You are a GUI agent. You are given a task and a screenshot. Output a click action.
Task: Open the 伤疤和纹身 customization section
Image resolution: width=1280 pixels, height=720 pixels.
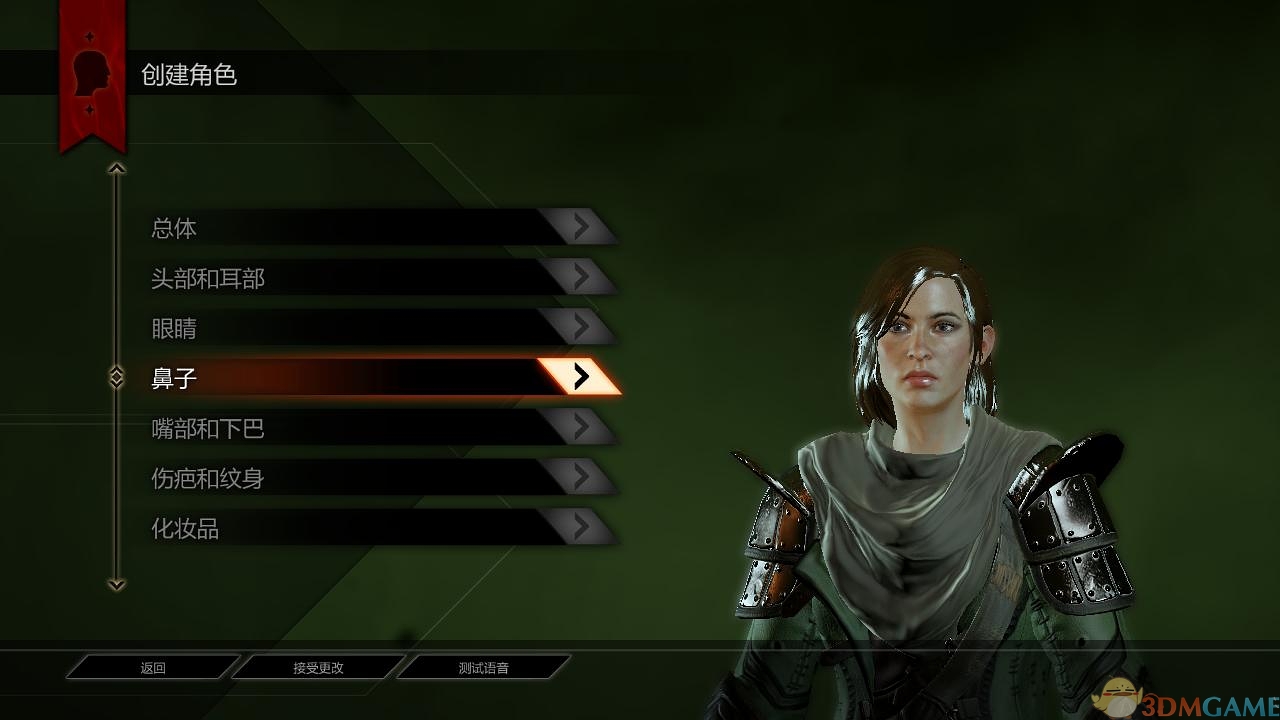pos(380,478)
